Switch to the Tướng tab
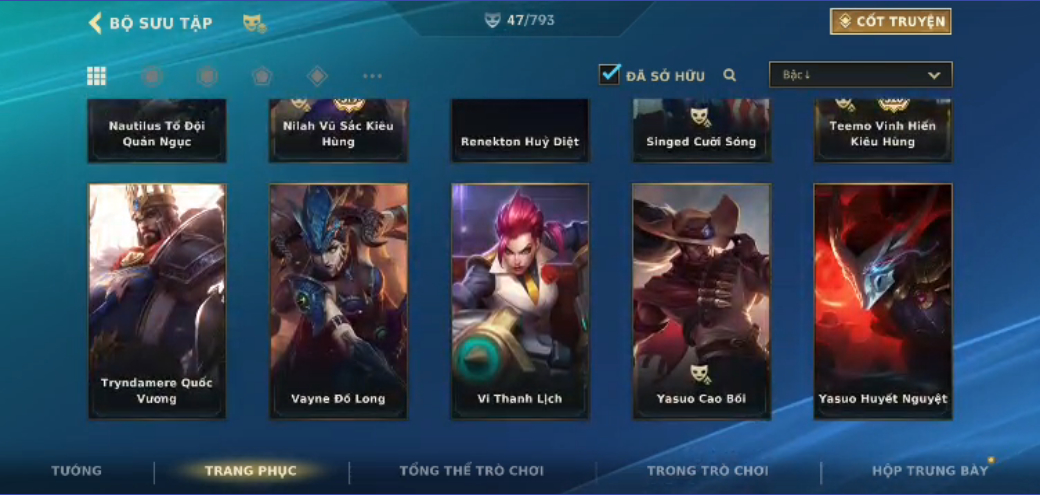 coord(77,471)
